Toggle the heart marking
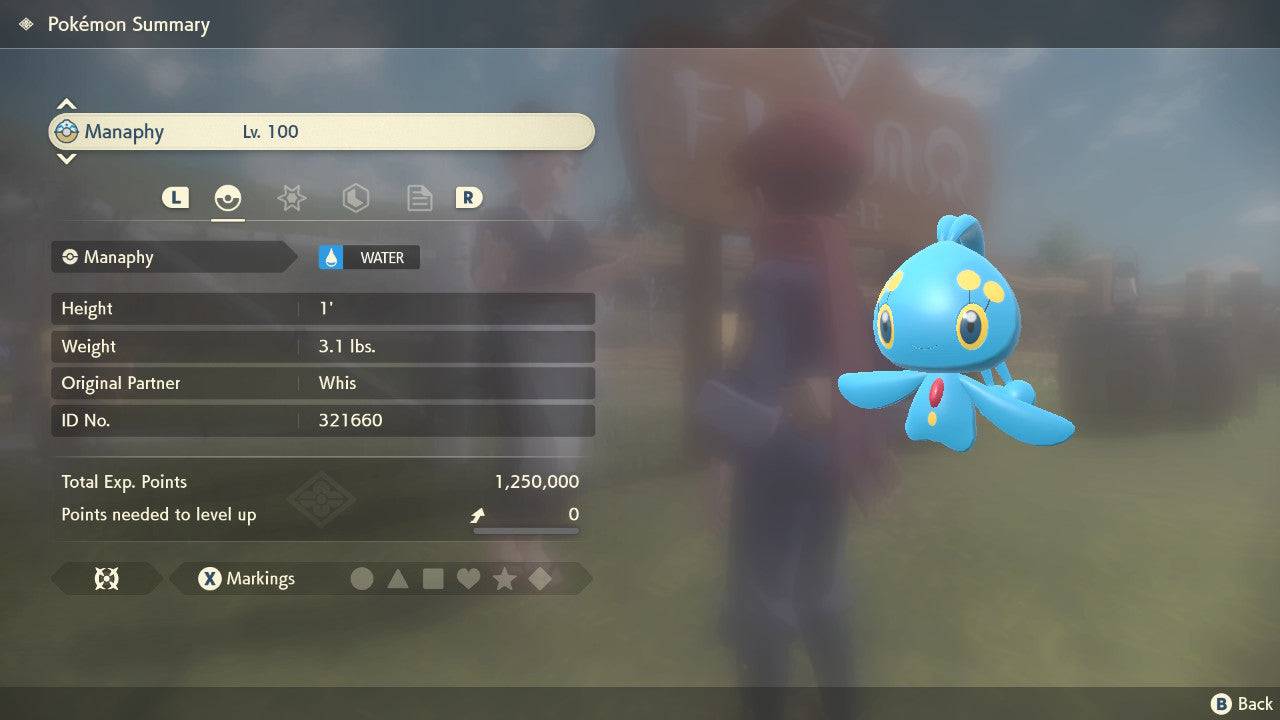Viewport: 1280px width, 720px height. click(468, 579)
